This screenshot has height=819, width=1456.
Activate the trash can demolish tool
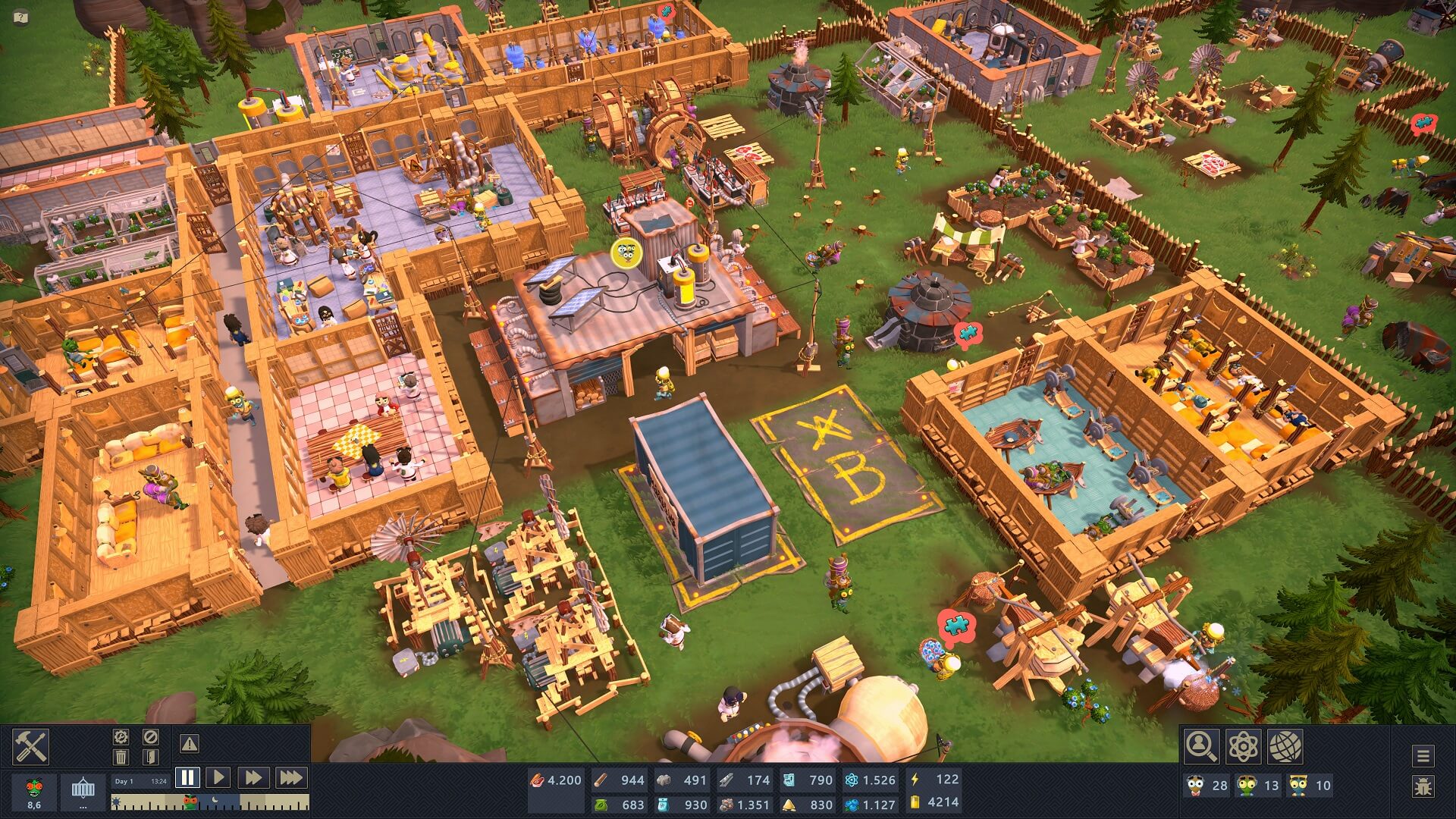click(x=121, y=756)
